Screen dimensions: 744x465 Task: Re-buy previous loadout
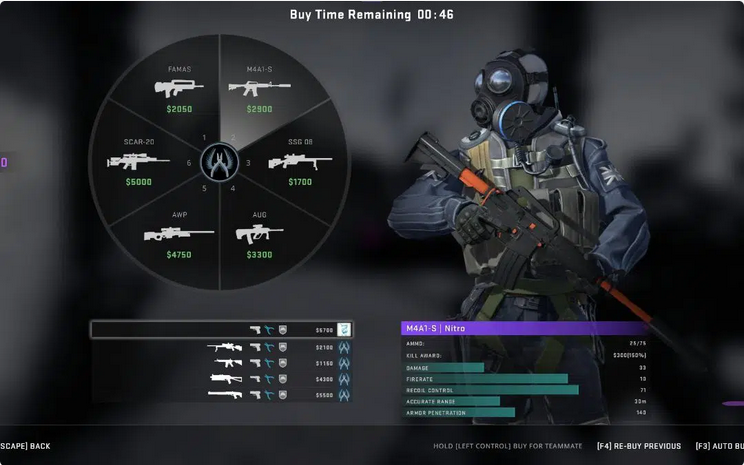click(x=638, y=446)
